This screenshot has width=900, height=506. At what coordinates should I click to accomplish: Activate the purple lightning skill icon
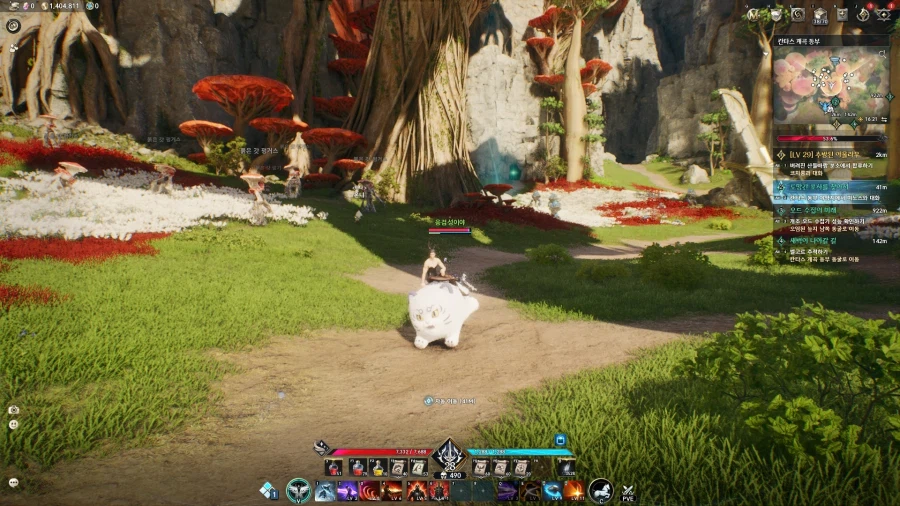(x=348, y=490)
